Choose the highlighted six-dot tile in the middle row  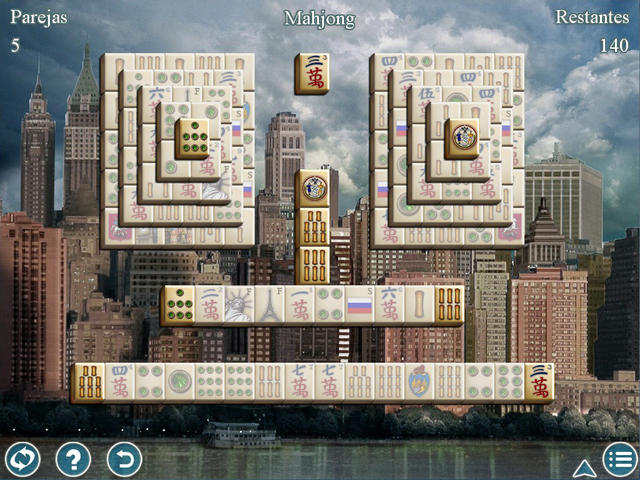[x=178, y=306]
